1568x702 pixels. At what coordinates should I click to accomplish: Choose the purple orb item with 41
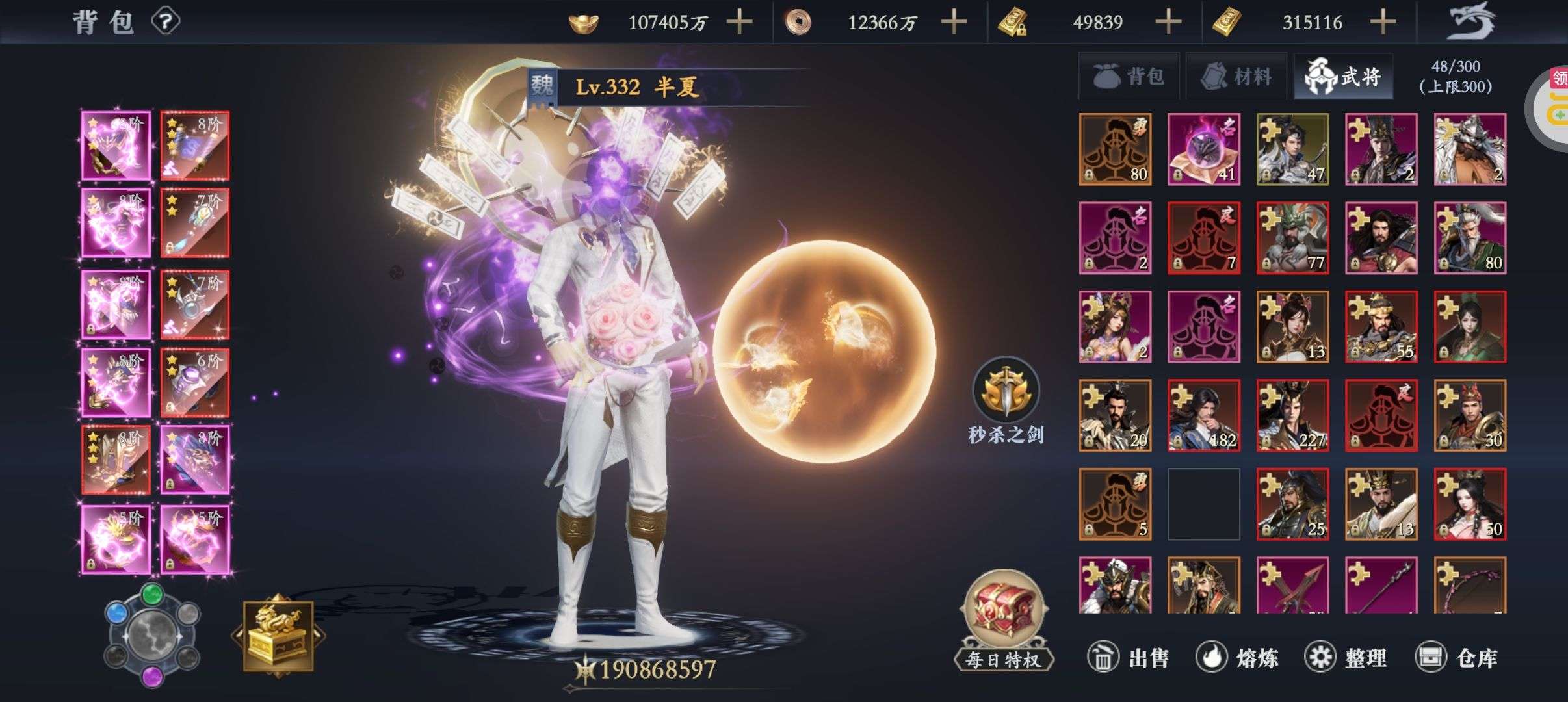coord(1204,149)
